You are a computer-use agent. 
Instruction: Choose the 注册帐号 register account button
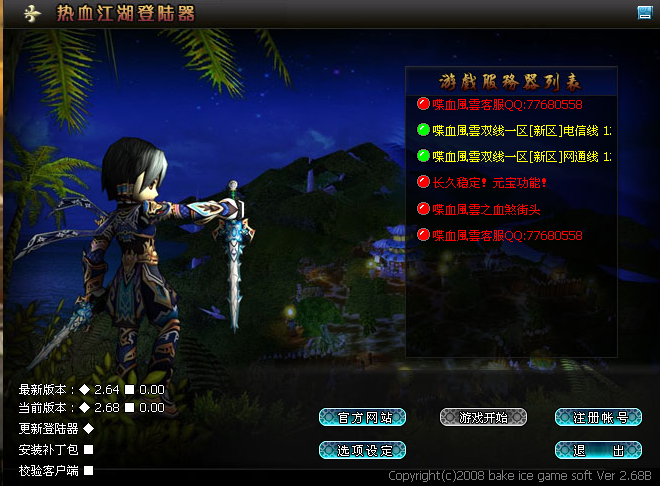click(x=597, y=417)
